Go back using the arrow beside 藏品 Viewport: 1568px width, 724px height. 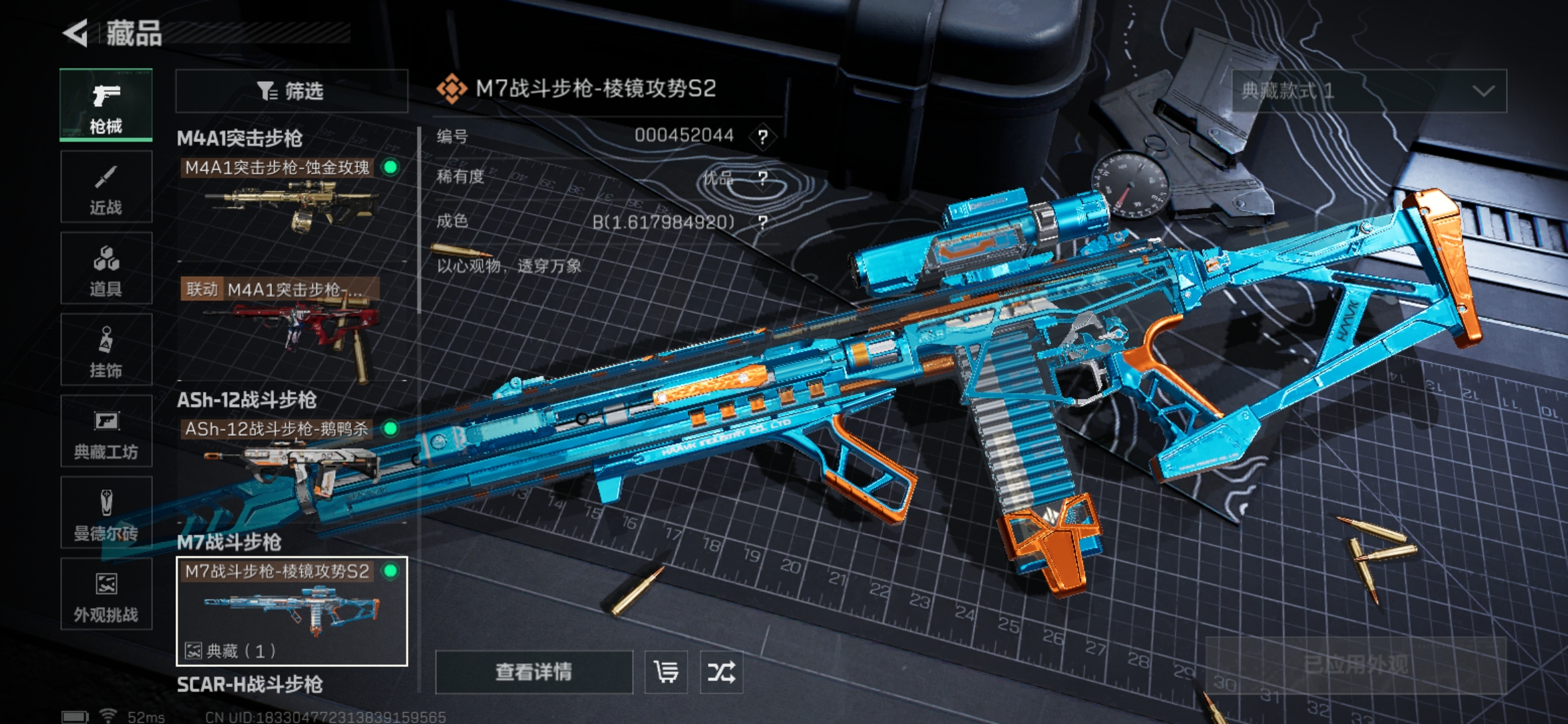pyautogui.click(x=76, y=33)
